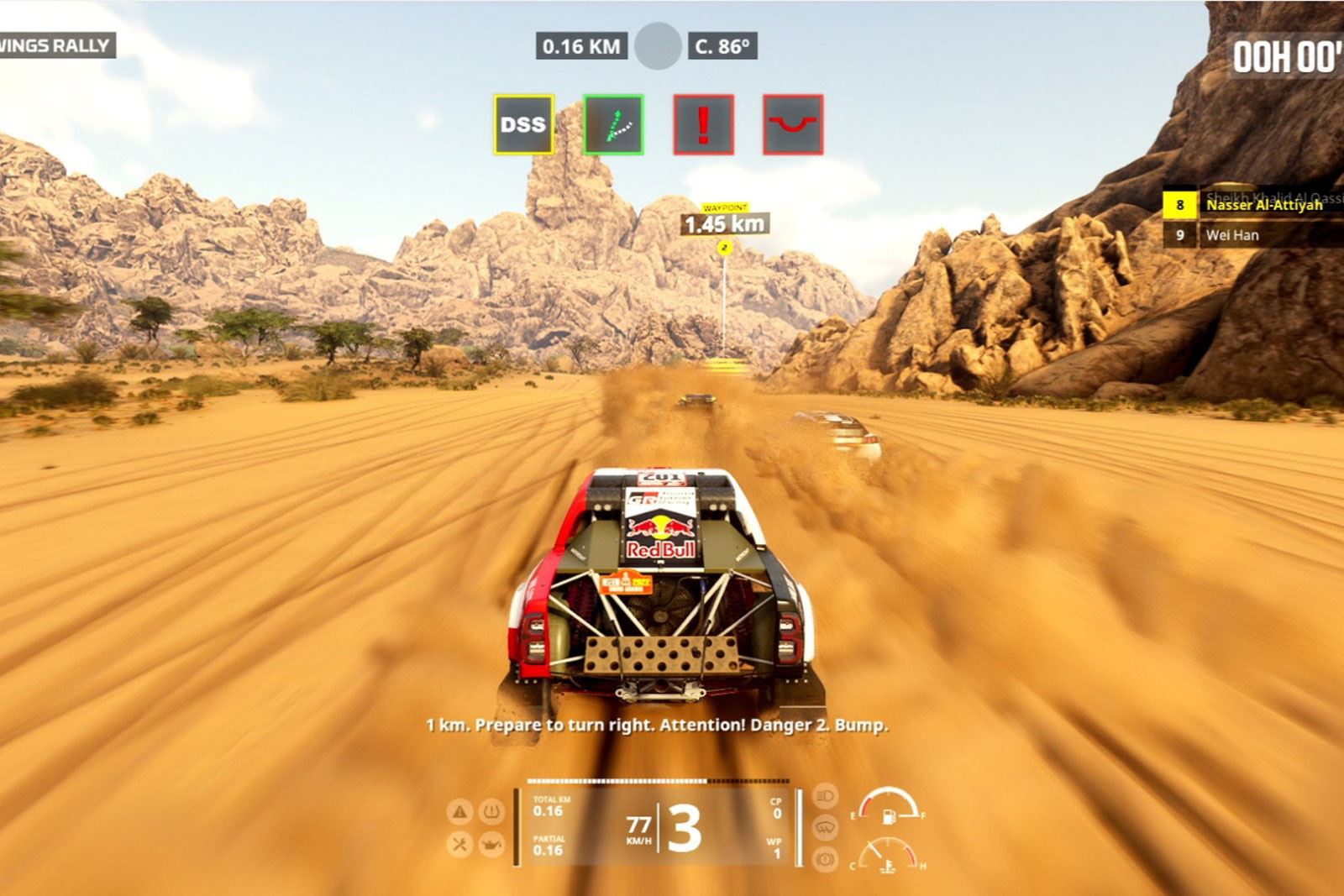
Task: Select the red exclamation danger icon
Action: point(703,124)
